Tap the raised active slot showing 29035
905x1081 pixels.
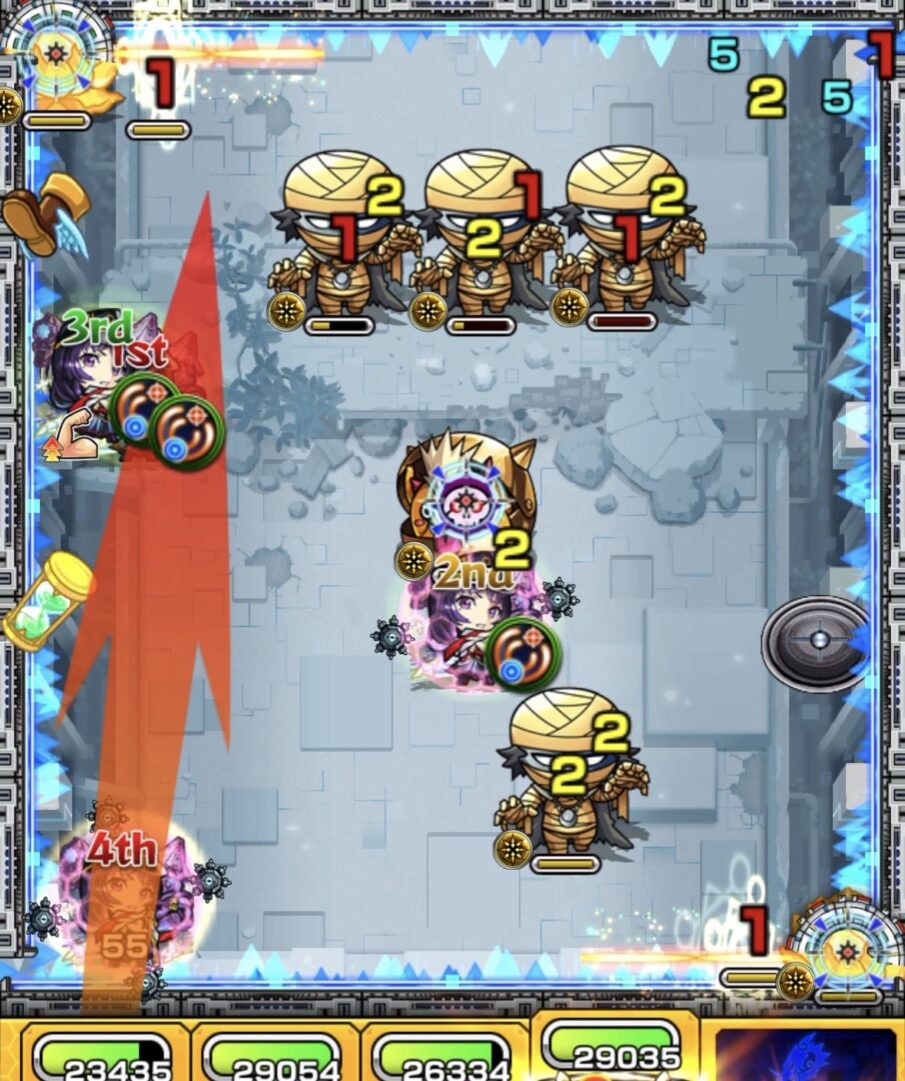pyautogui.click(x=614, y=1045)
